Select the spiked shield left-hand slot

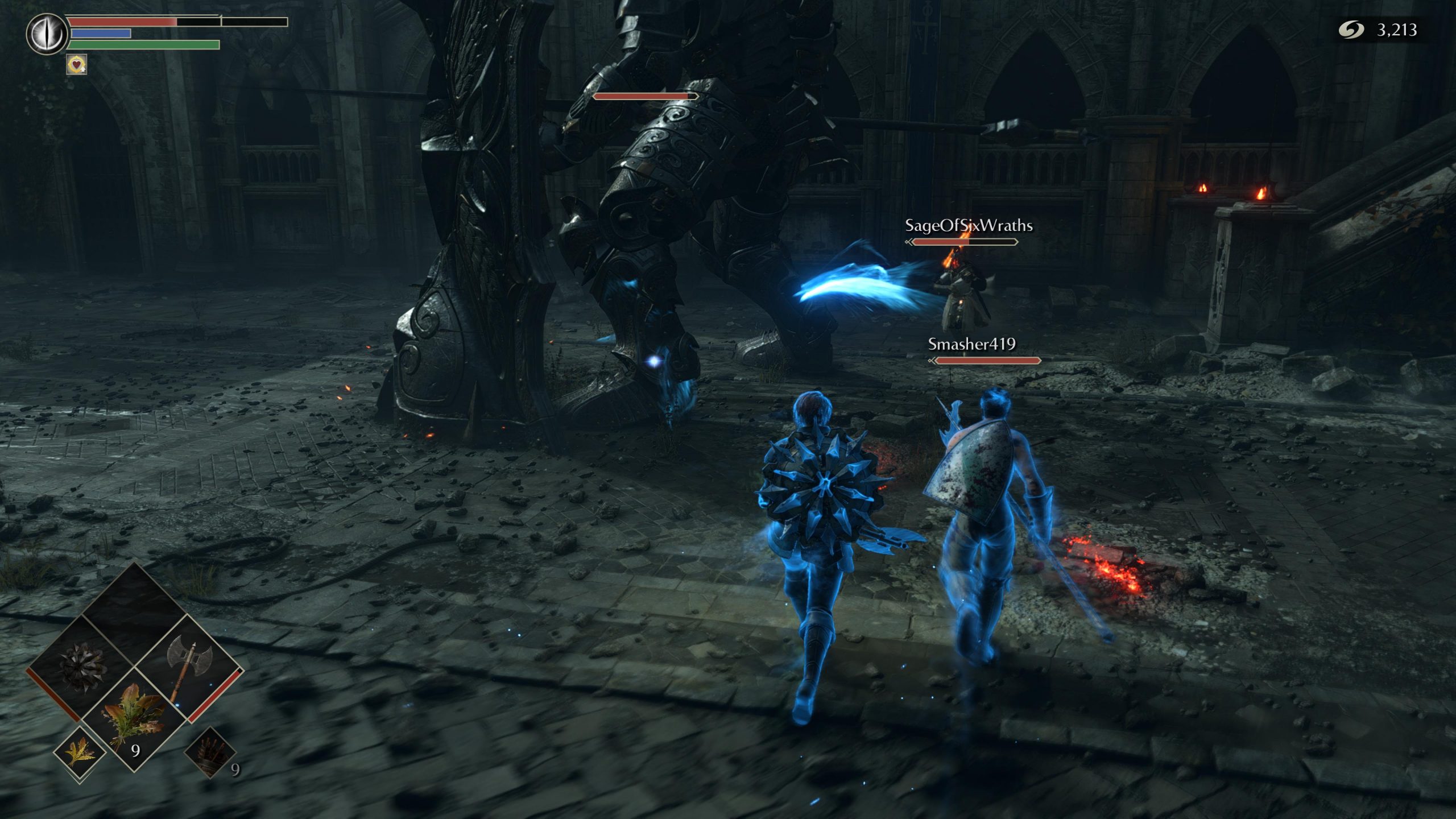[82, 668]
